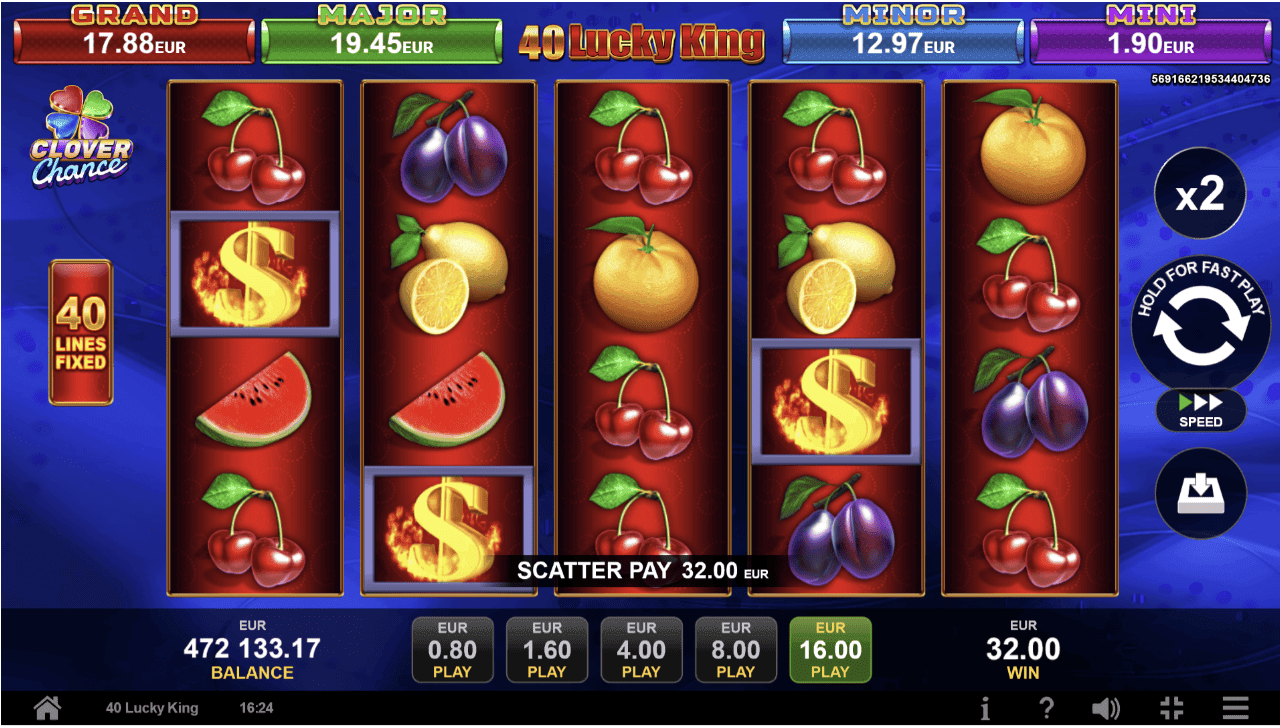Mute the game sound
The width and height of the screenshot is (1280, 728).
tap(1106, 708)
